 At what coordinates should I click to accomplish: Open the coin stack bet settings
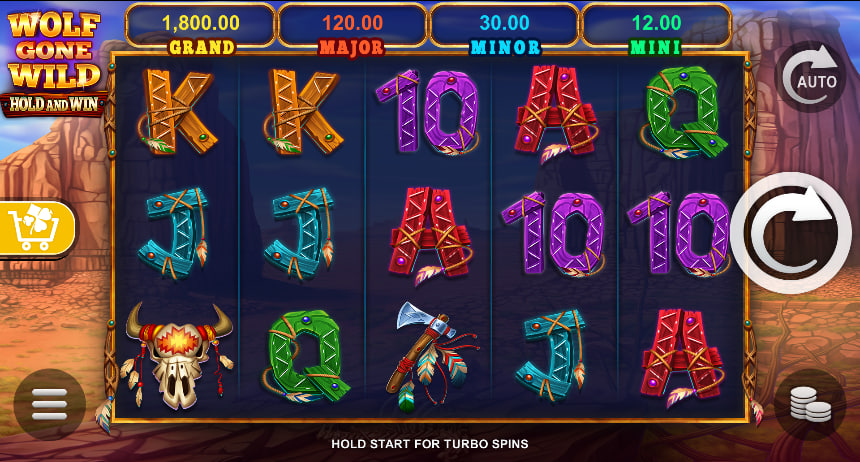point(810,404)
